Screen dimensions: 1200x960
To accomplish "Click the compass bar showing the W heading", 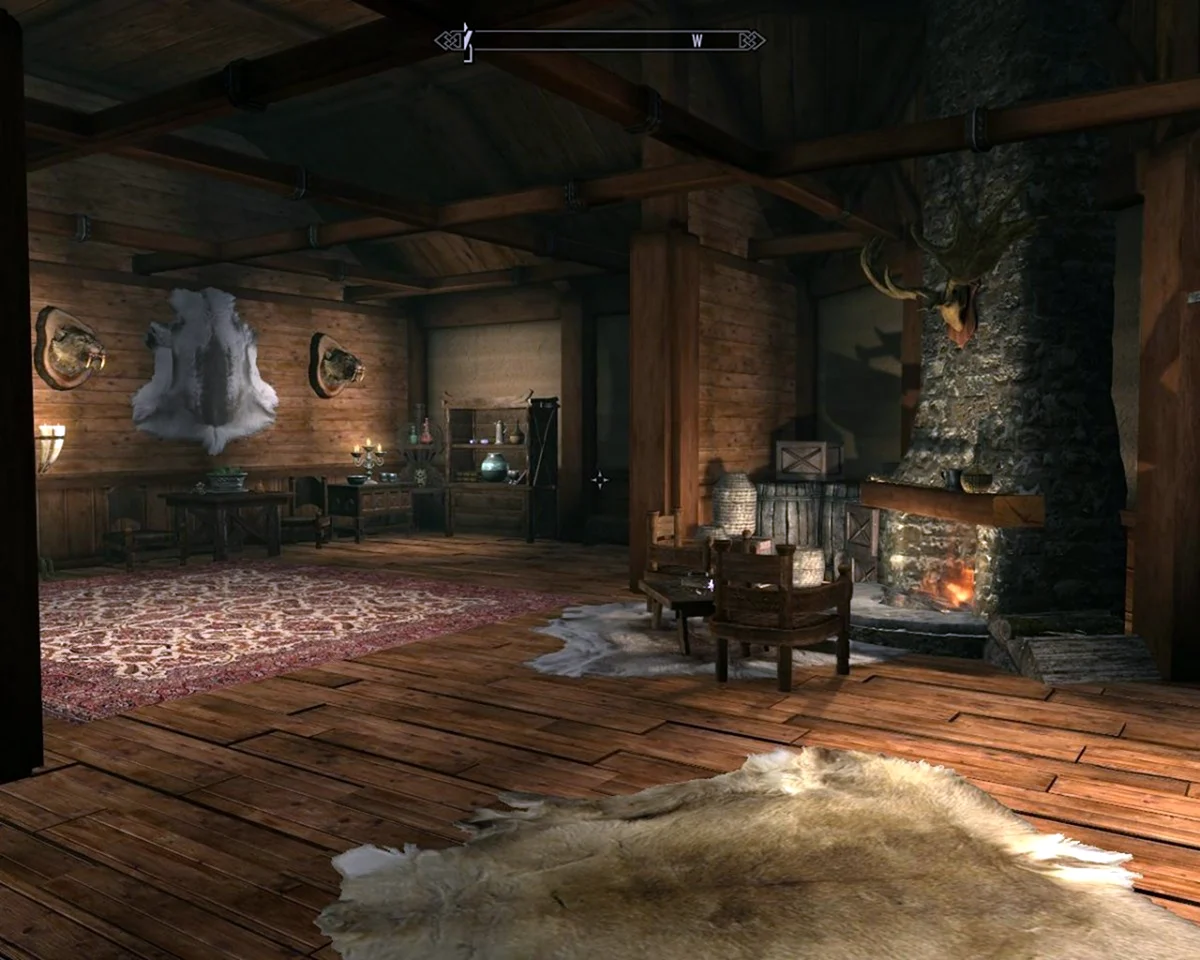I will click(600, 41).
